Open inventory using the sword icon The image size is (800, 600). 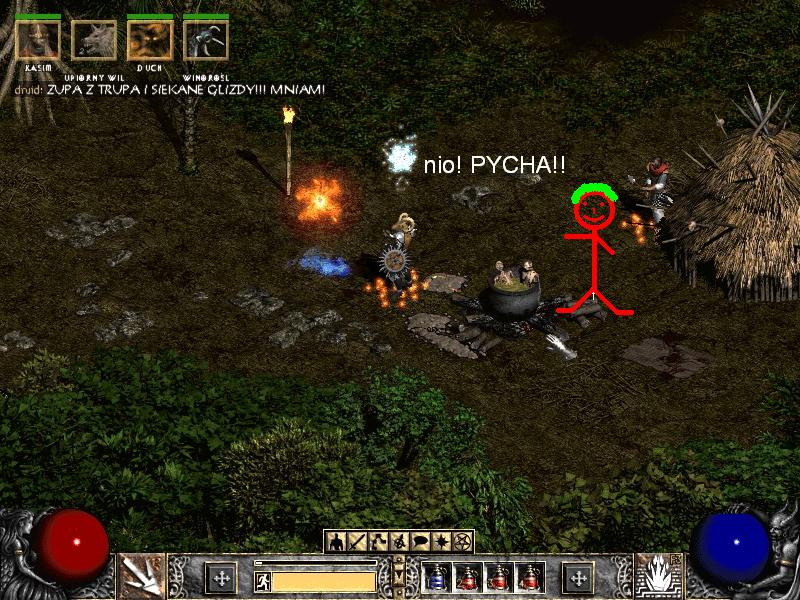pos(357,541)
